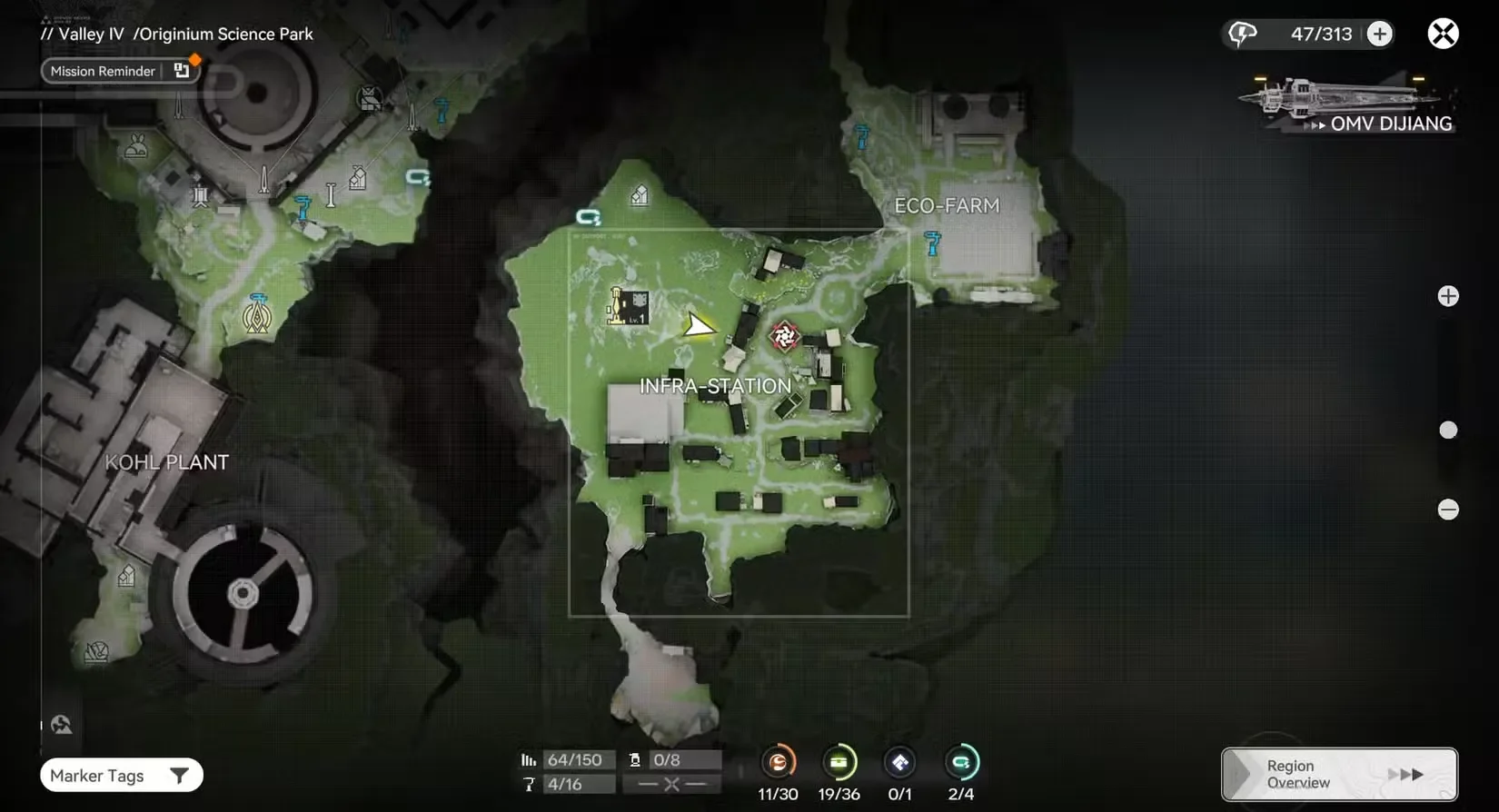The width and height of the screenshot is (1499, 812).
Task: Click the double-arrow chevron before OMV DIJIANG
Action: coord(1315,125)
